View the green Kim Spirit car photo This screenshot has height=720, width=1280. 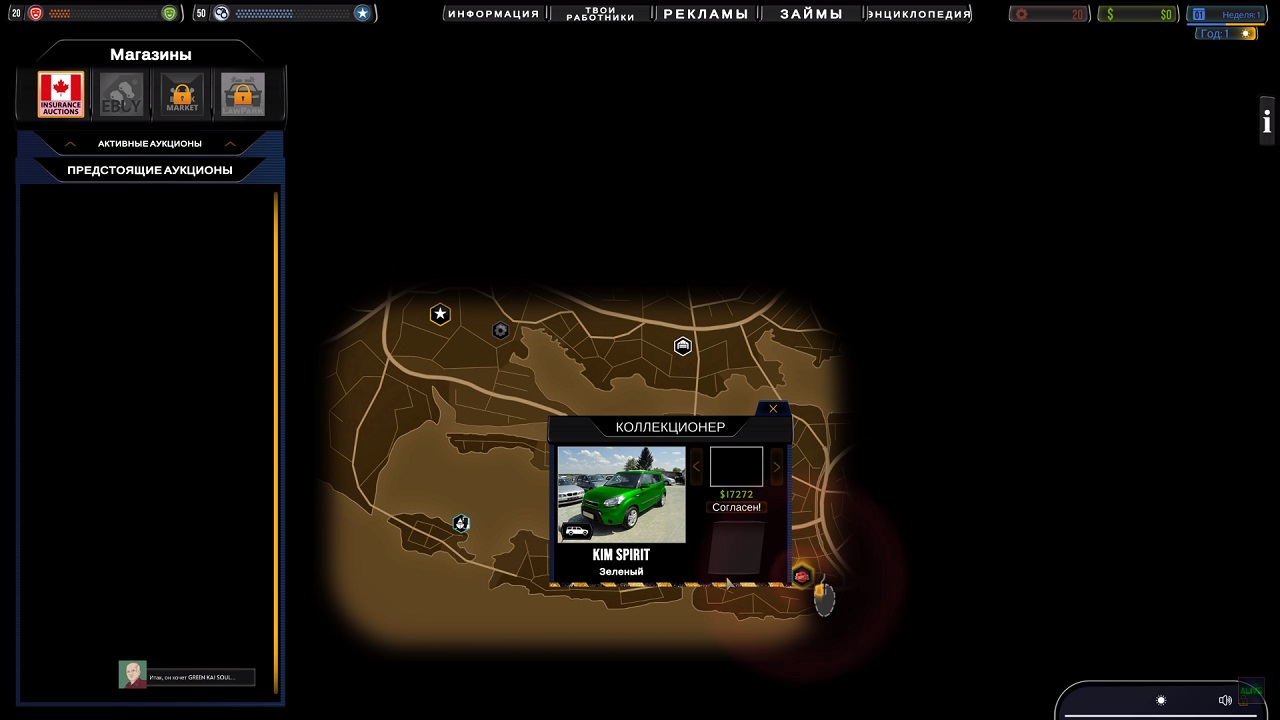click(621, 495)
